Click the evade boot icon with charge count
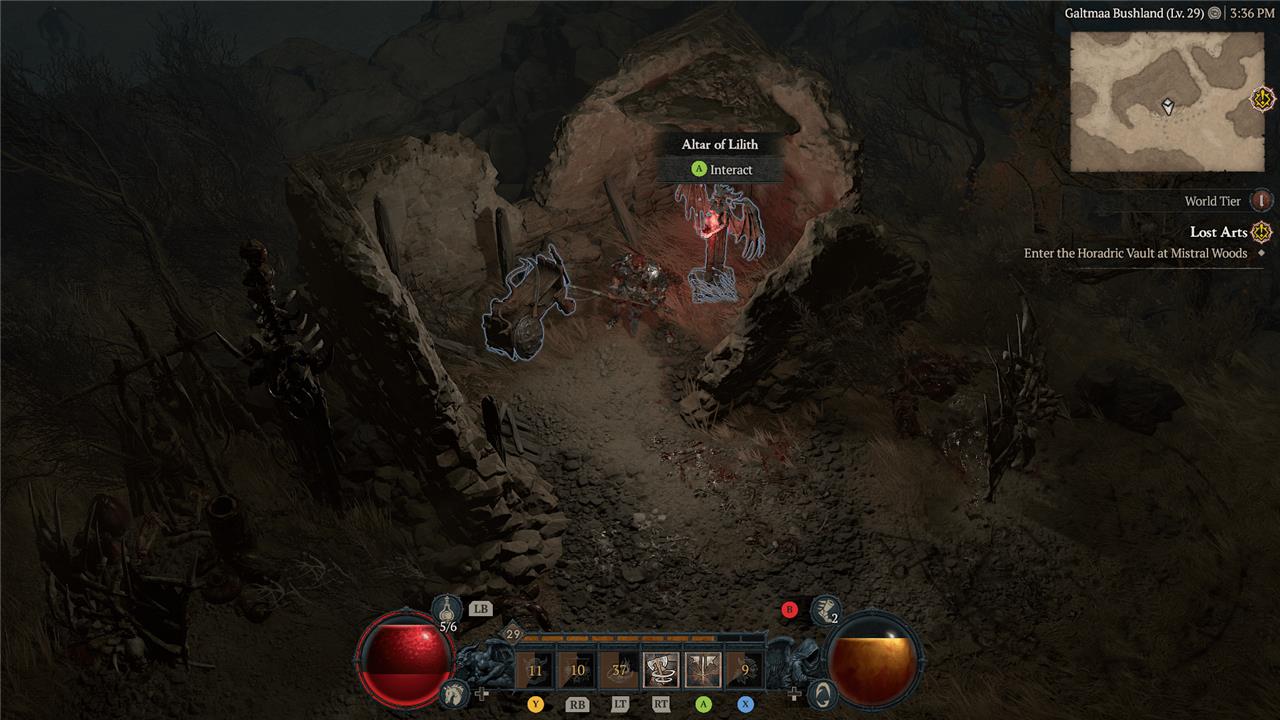1280x720 pixels. pyautogui.click(x=826, y=608)
